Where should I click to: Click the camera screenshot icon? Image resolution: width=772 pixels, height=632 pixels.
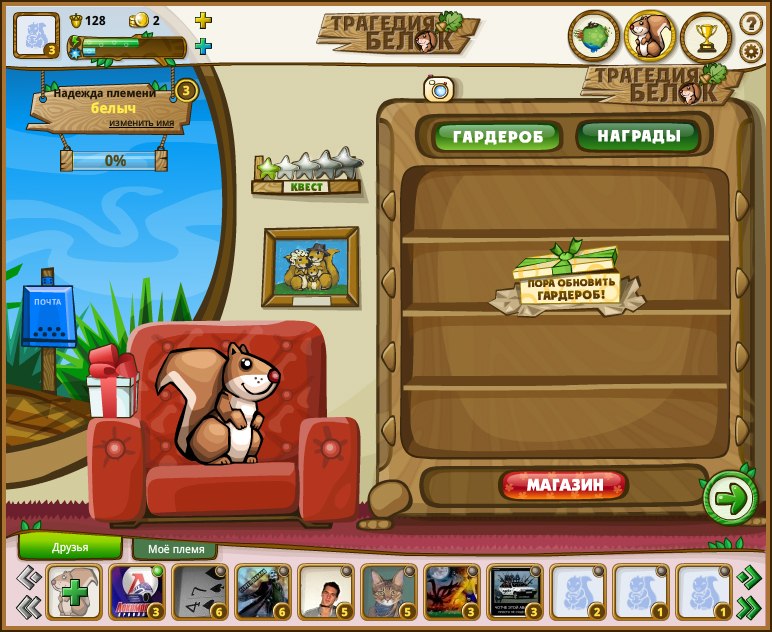tap(439, 89)
